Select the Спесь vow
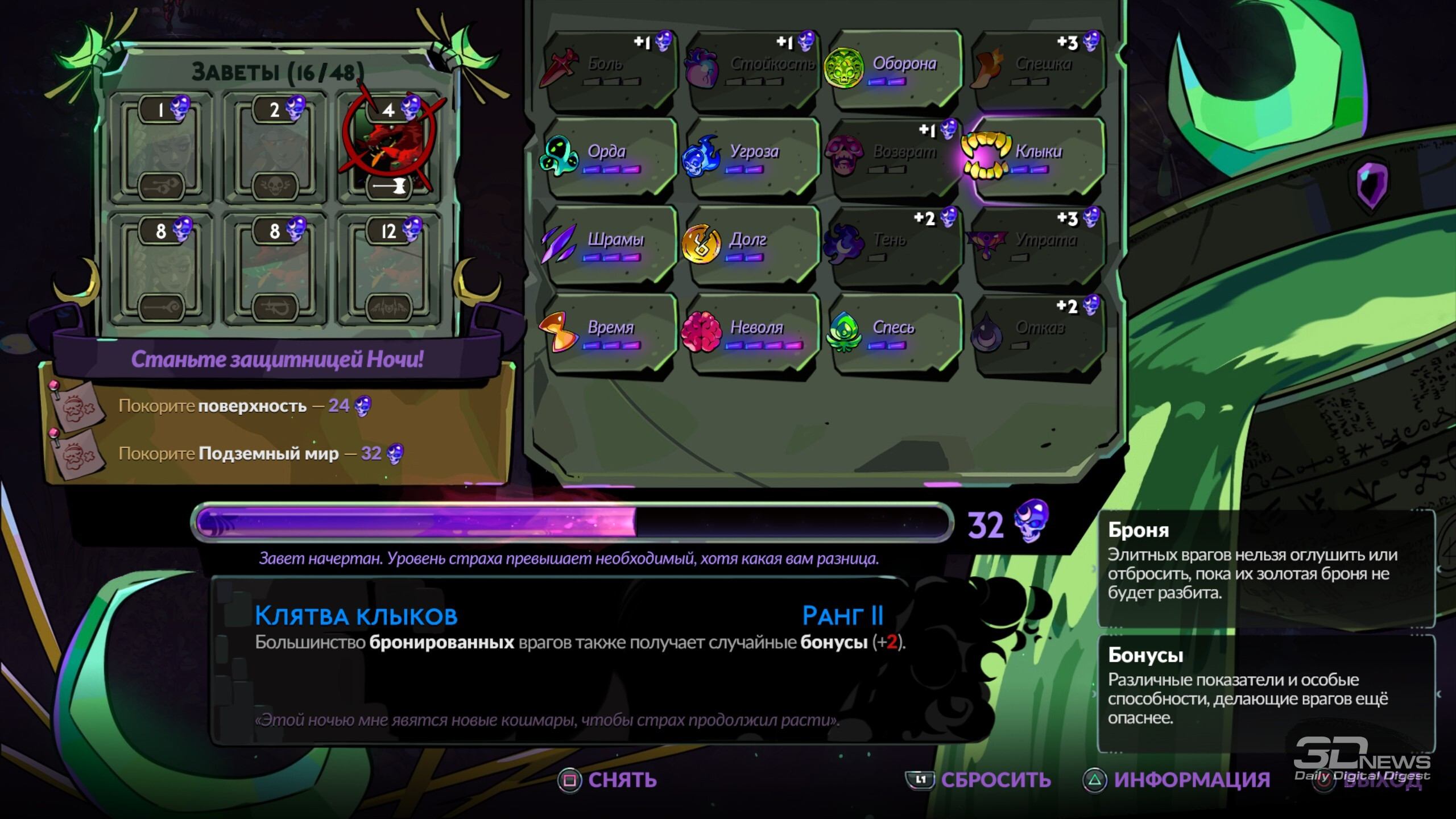 pos(894,334)
